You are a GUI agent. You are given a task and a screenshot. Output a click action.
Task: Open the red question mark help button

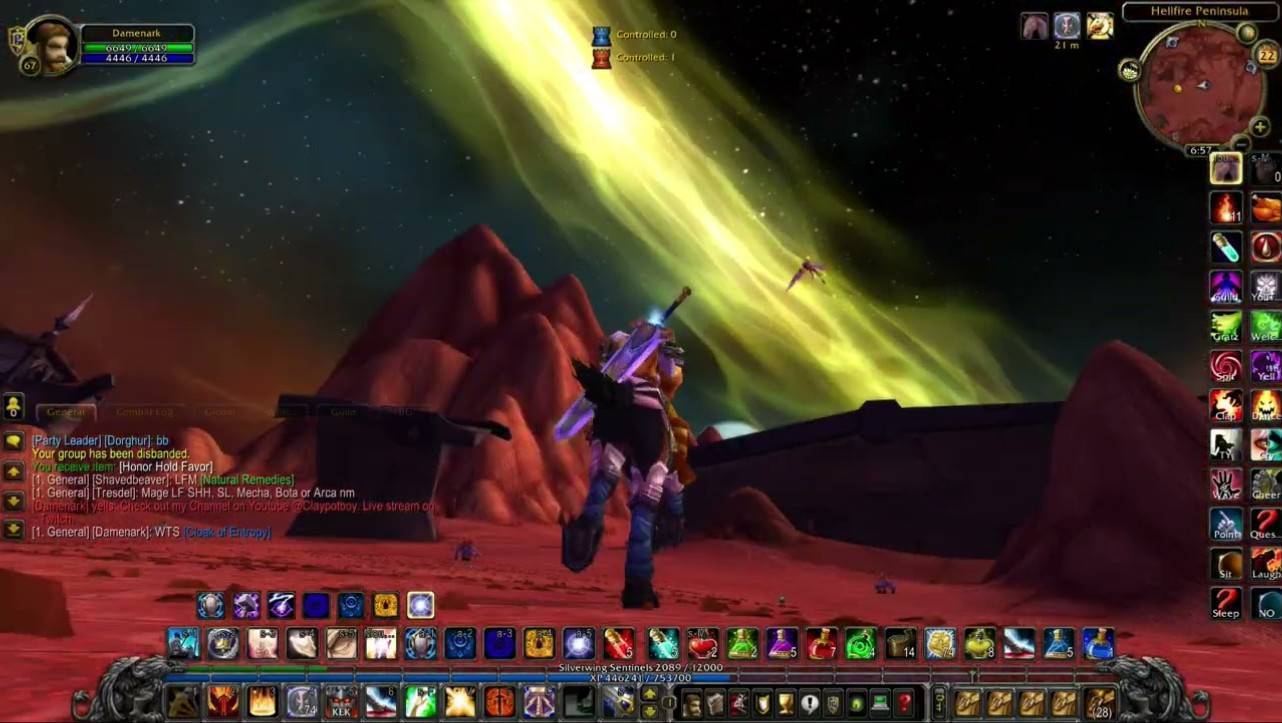[905, 703]
